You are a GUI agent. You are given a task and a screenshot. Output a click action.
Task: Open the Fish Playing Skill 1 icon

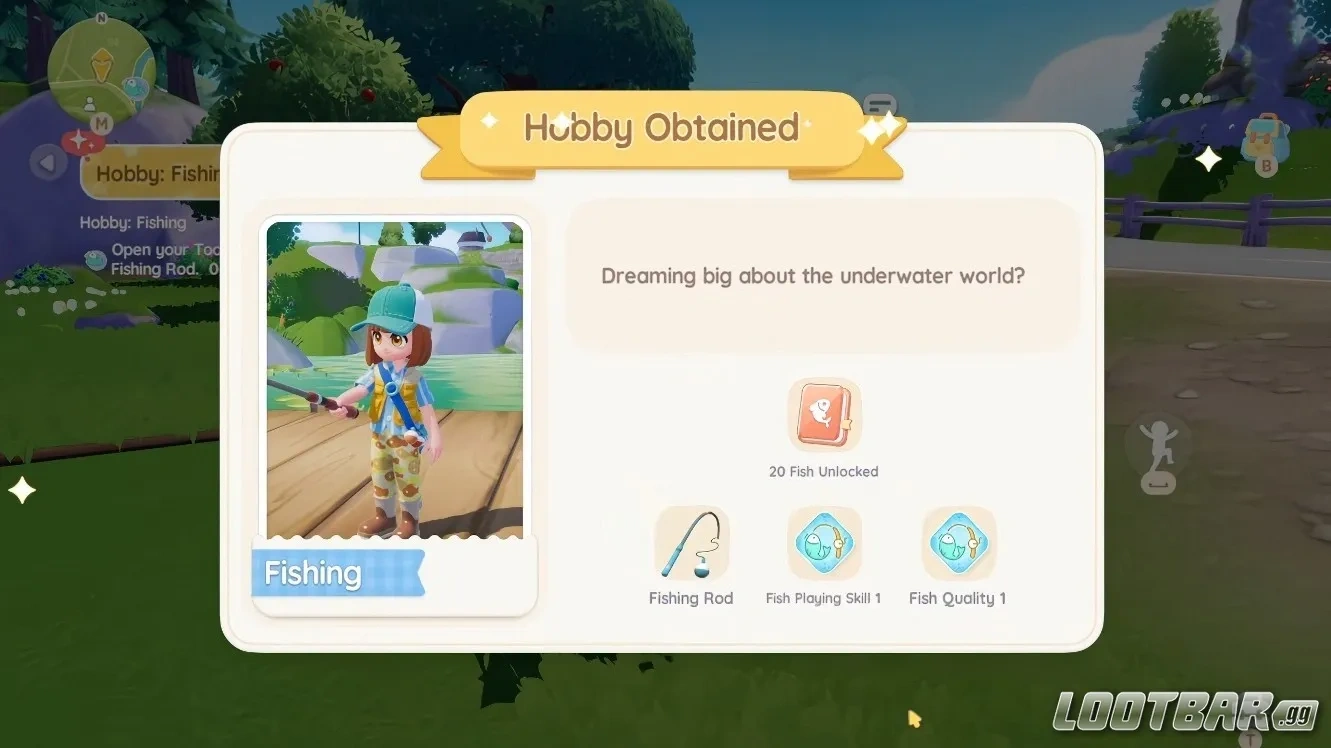pos(823,543)
